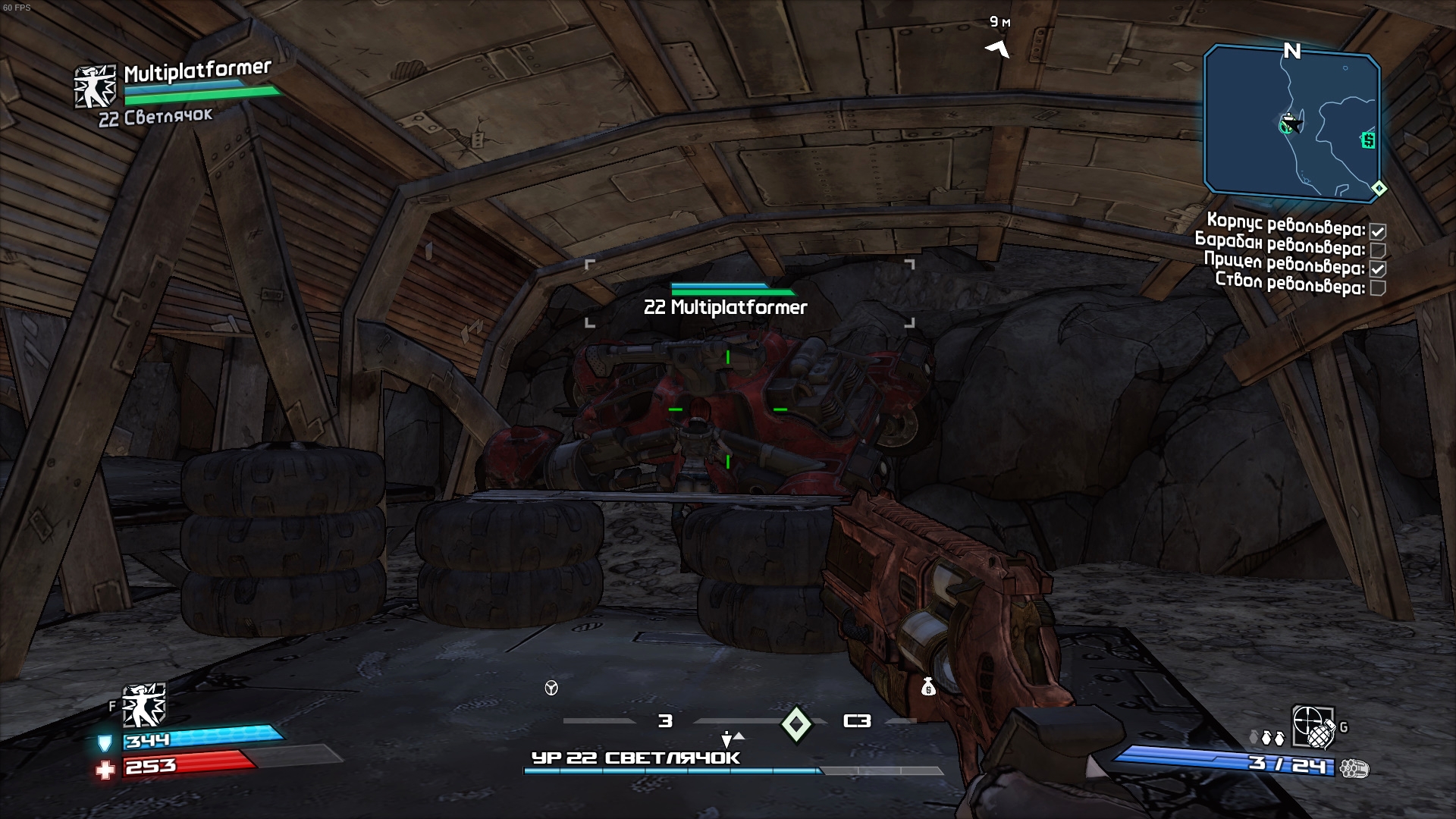
Task: Check the Барабан револьвера objective box
Action: pos(1378,250)
